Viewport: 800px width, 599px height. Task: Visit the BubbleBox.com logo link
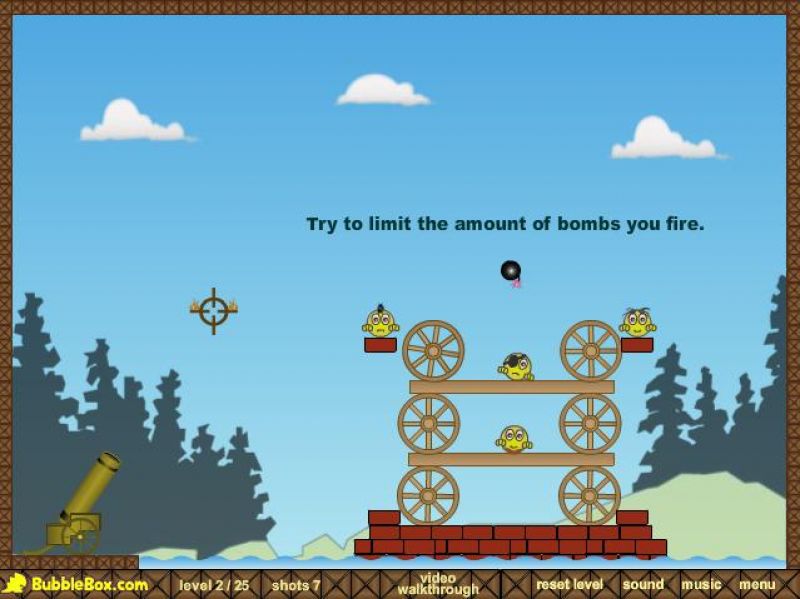77,584
